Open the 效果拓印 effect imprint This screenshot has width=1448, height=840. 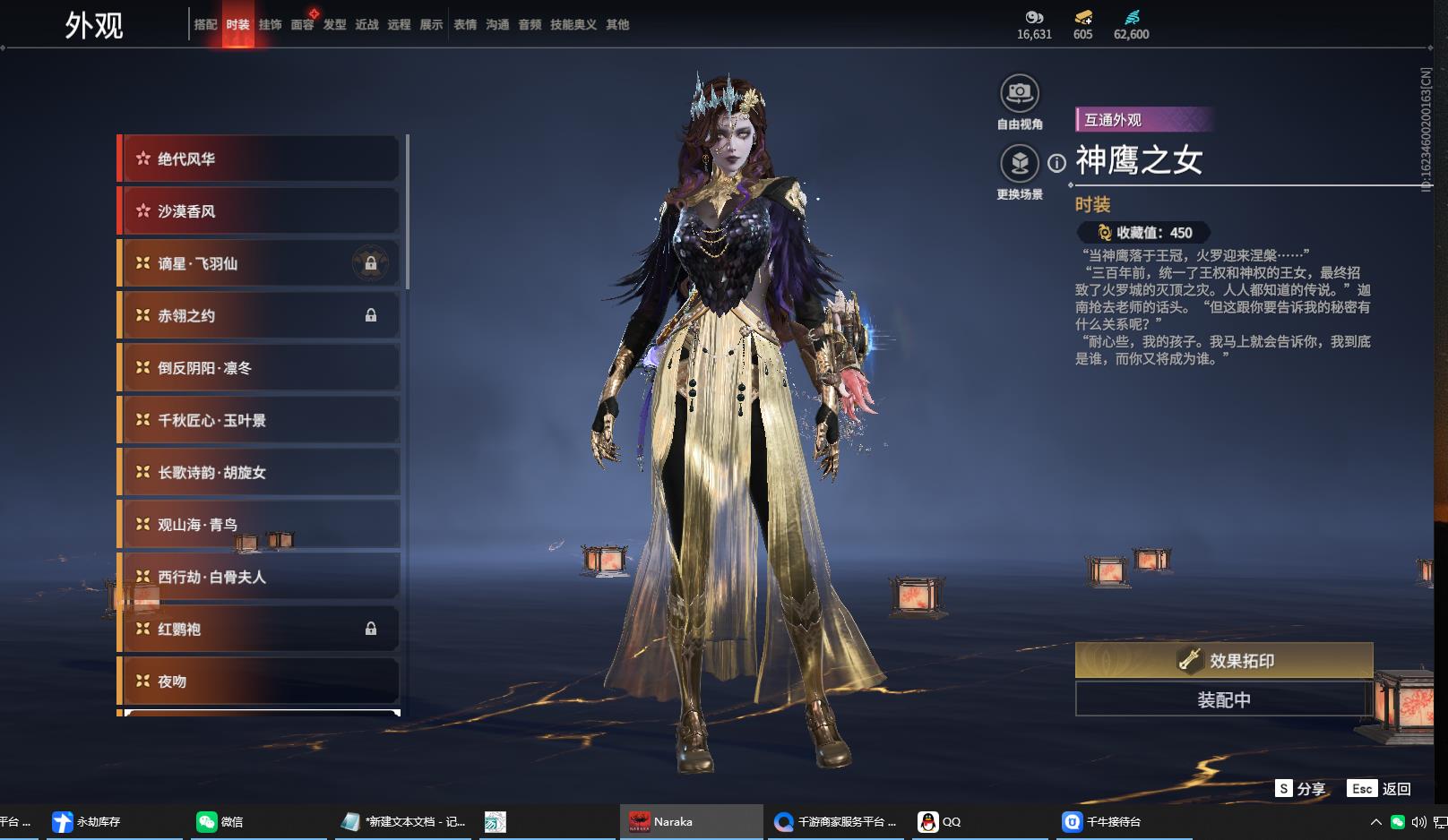point(1224,661)
